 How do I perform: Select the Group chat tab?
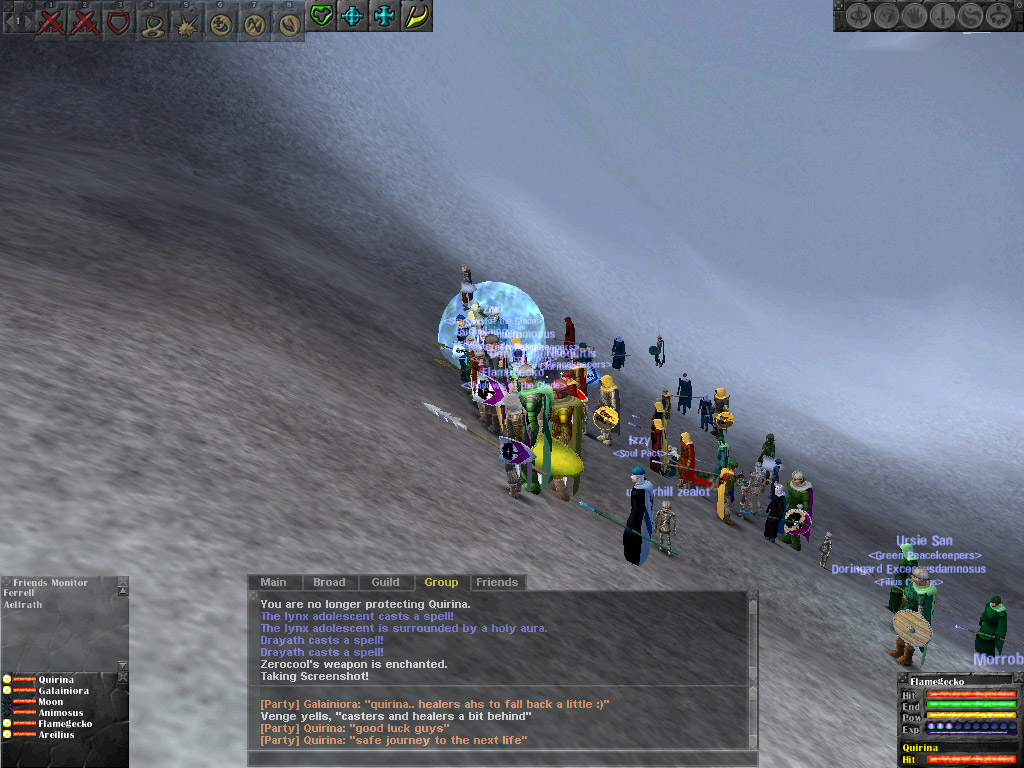click(441, 582)
